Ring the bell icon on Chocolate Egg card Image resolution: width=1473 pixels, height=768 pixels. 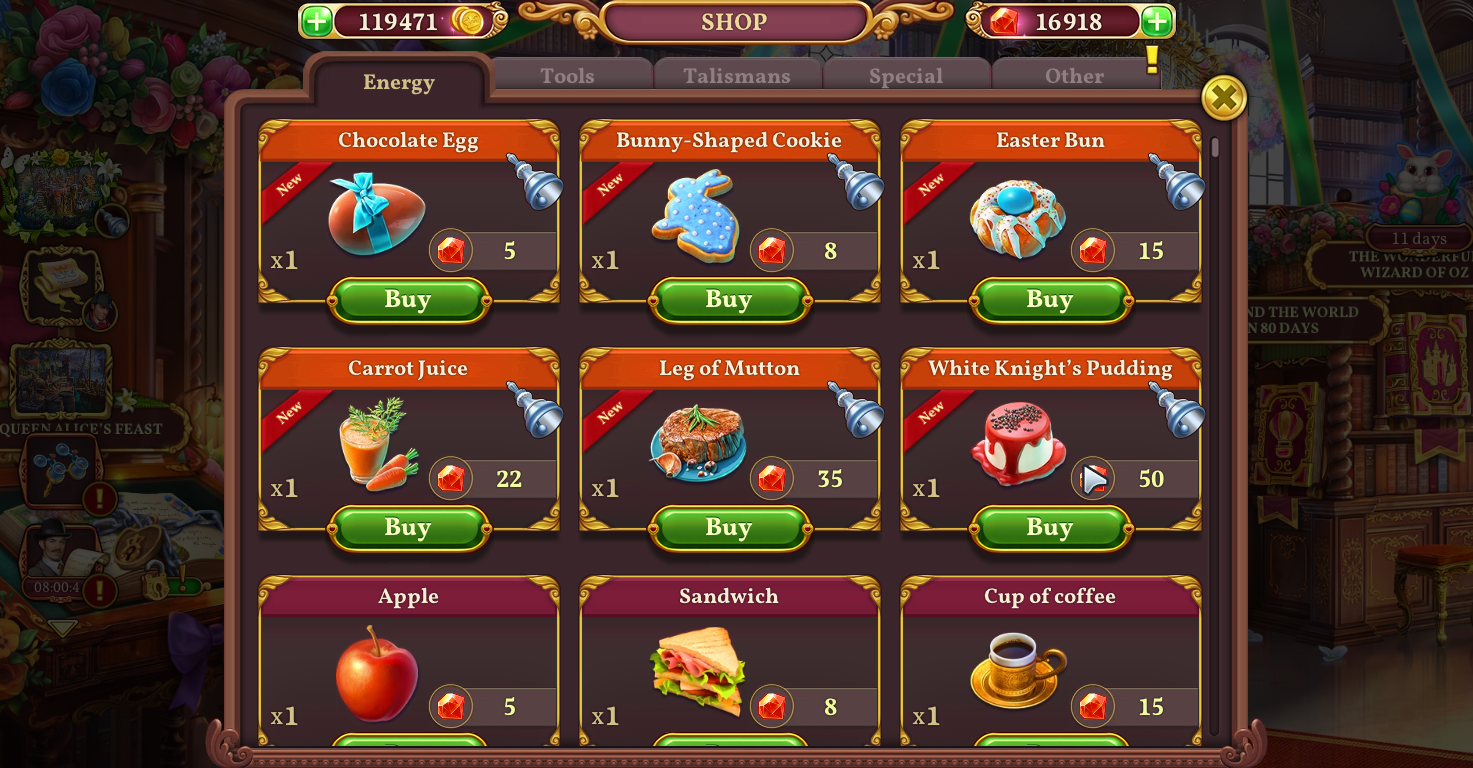[535, 184]
